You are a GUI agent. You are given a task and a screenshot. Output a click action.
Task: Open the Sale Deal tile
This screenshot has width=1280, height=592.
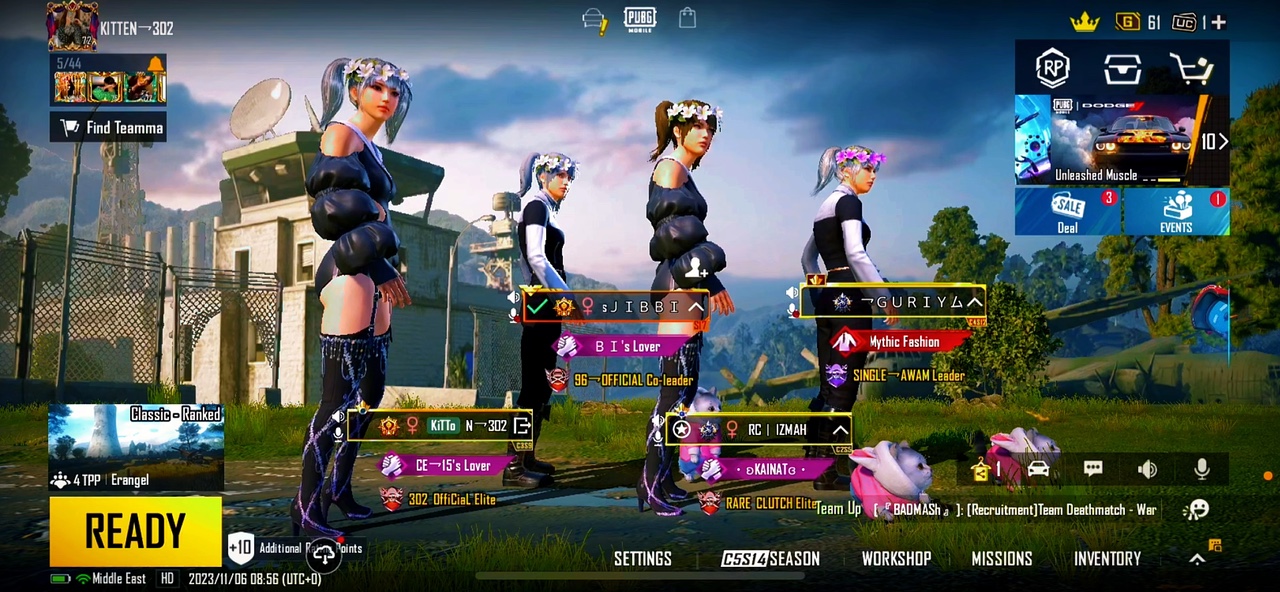coord(1067,211)
